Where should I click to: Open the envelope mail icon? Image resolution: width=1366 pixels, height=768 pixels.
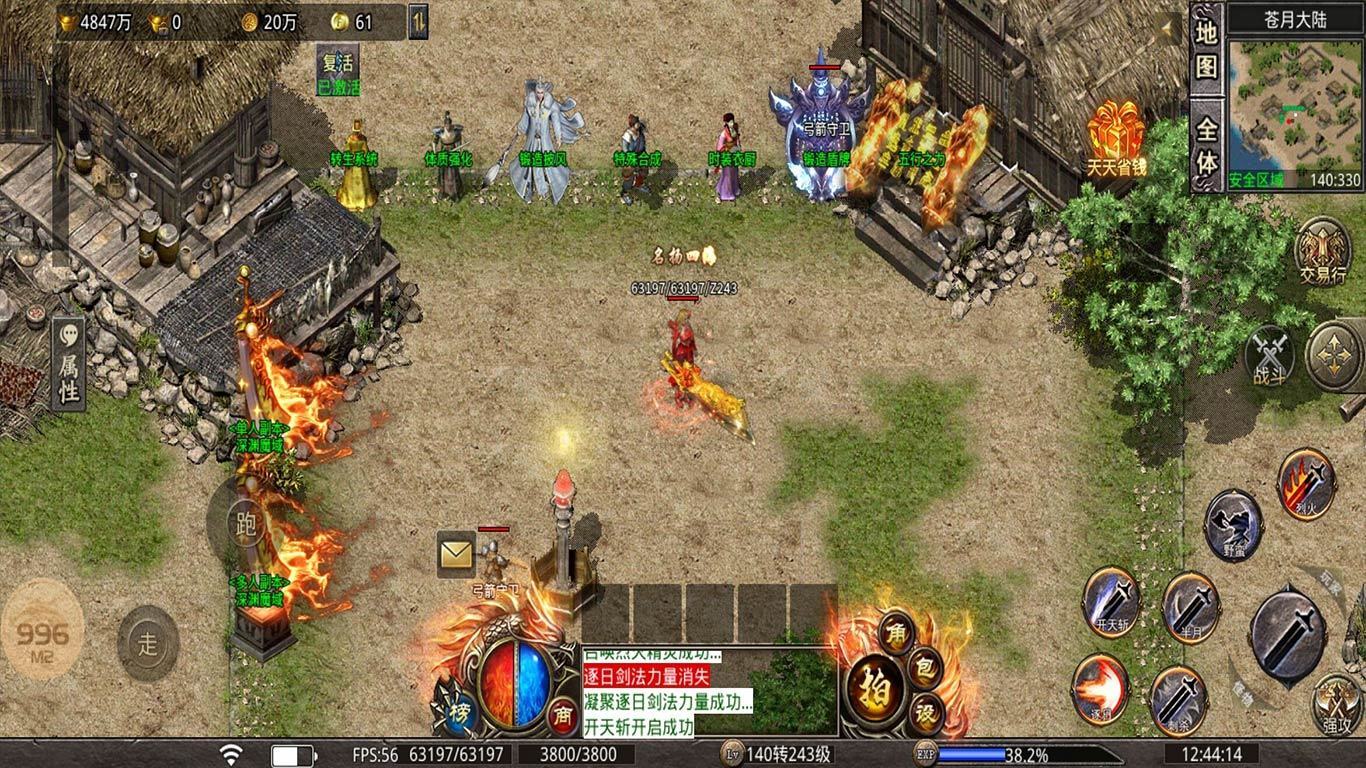pyautogui.click(x=456, y=553)
